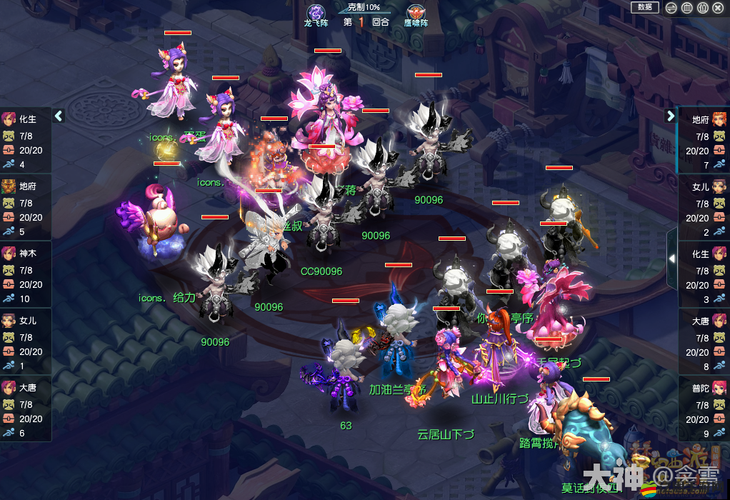Select the 化生 row with speed 4
The height and width of the screenshot is (500, 730).
click(x=25, y=141)
